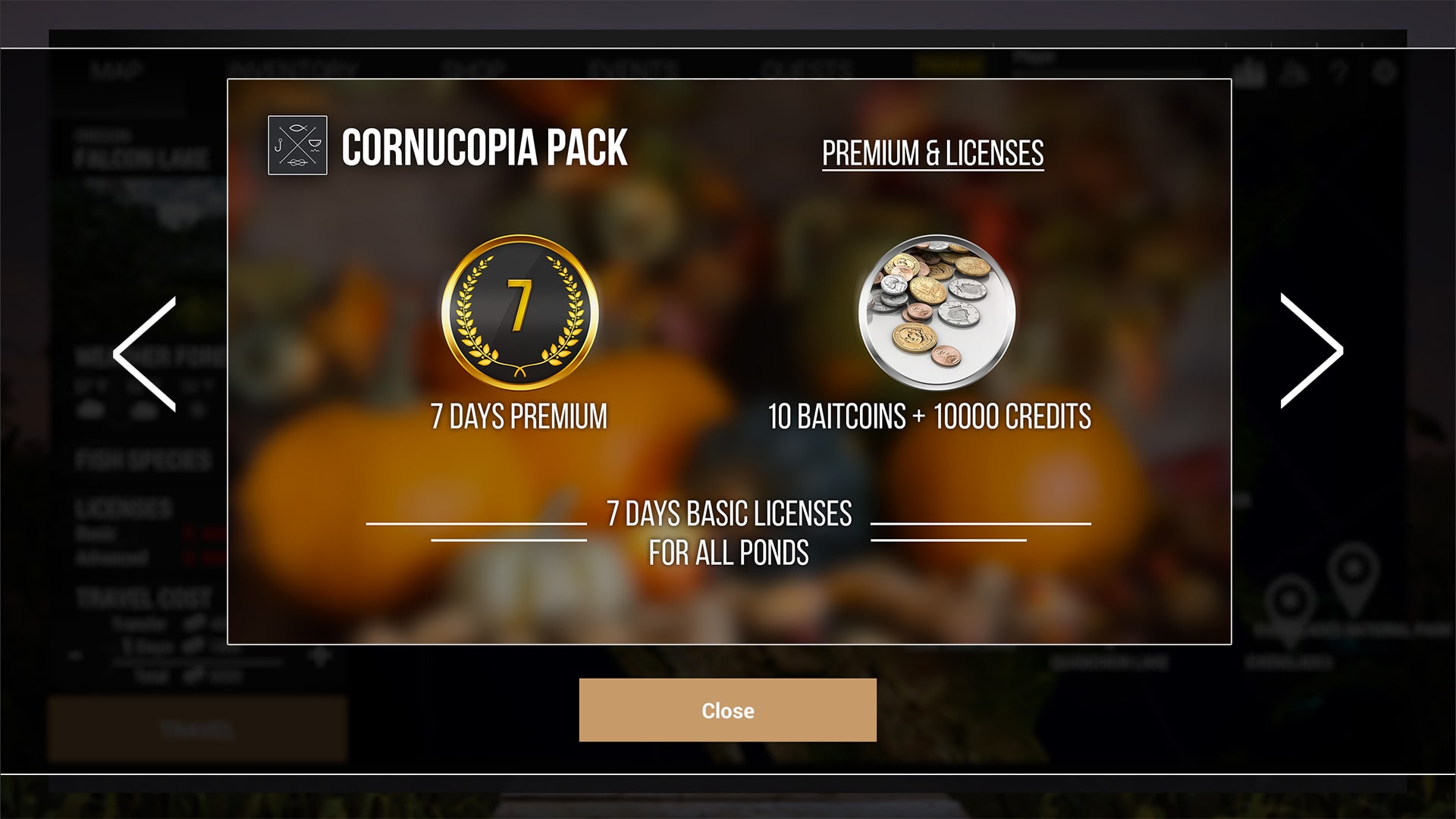
Task: Click the crossed fishing hooks pack emblem
Action: coord(297,146)
